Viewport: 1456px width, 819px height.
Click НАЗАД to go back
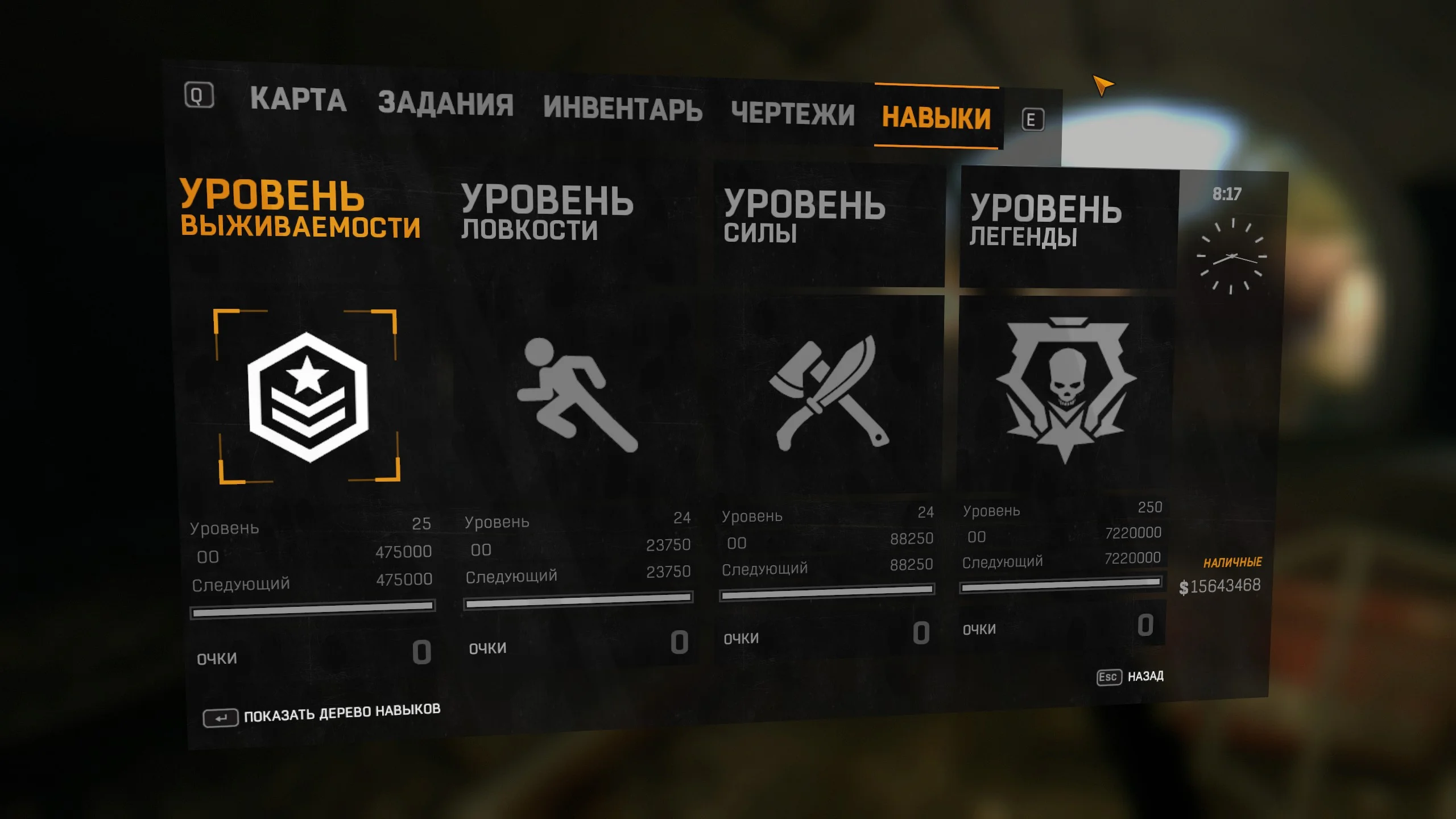pyautogui.click(x=1145, y=676)
